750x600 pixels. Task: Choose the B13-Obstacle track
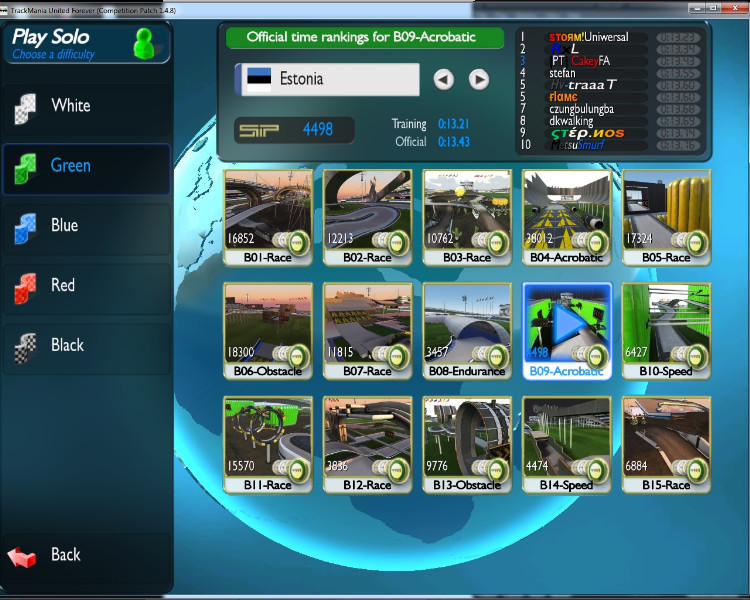coord(467,441)
